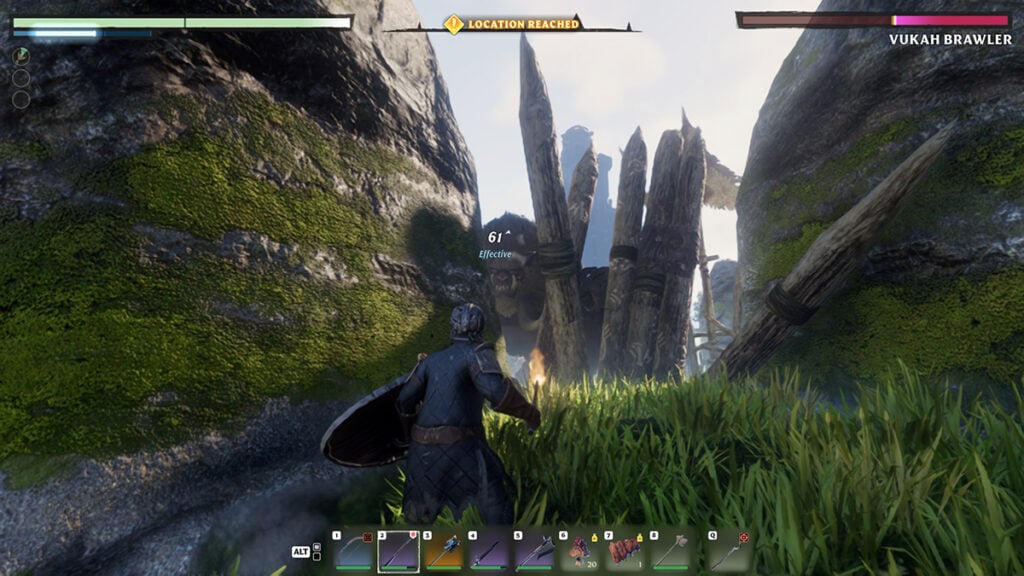The image size is (1024, 576).
Task: Select the highlighted spear in slot 2
Action: [x=398, y=551]
